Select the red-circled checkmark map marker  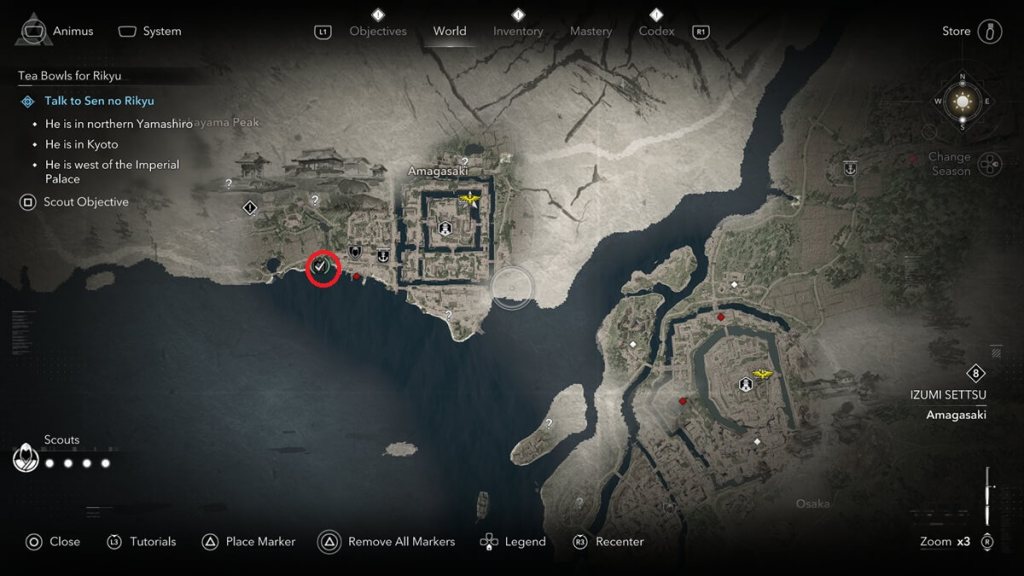pyautogui.click(x=322, y=267)
